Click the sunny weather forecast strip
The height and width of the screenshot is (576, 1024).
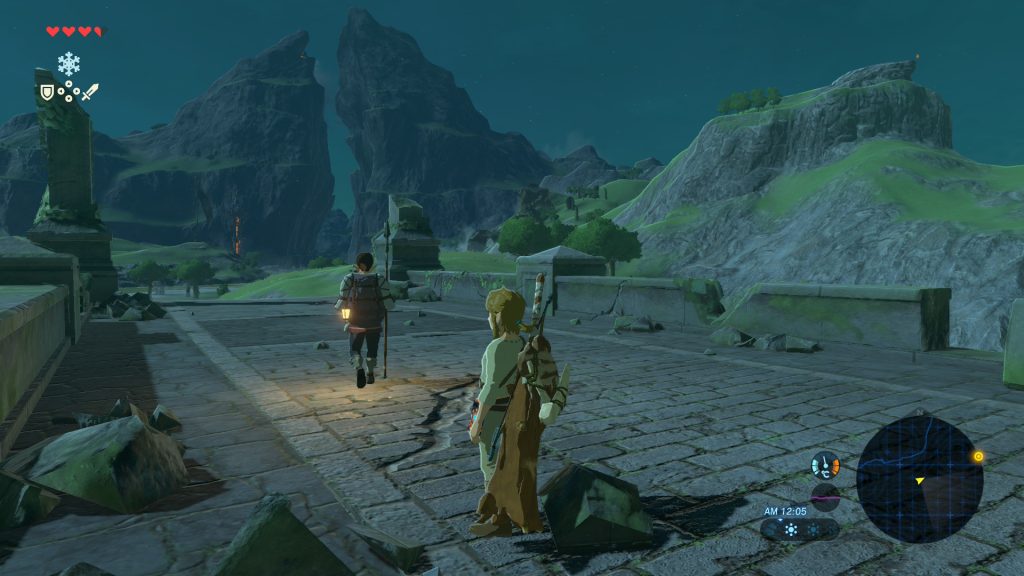click(x=800, y=529)
